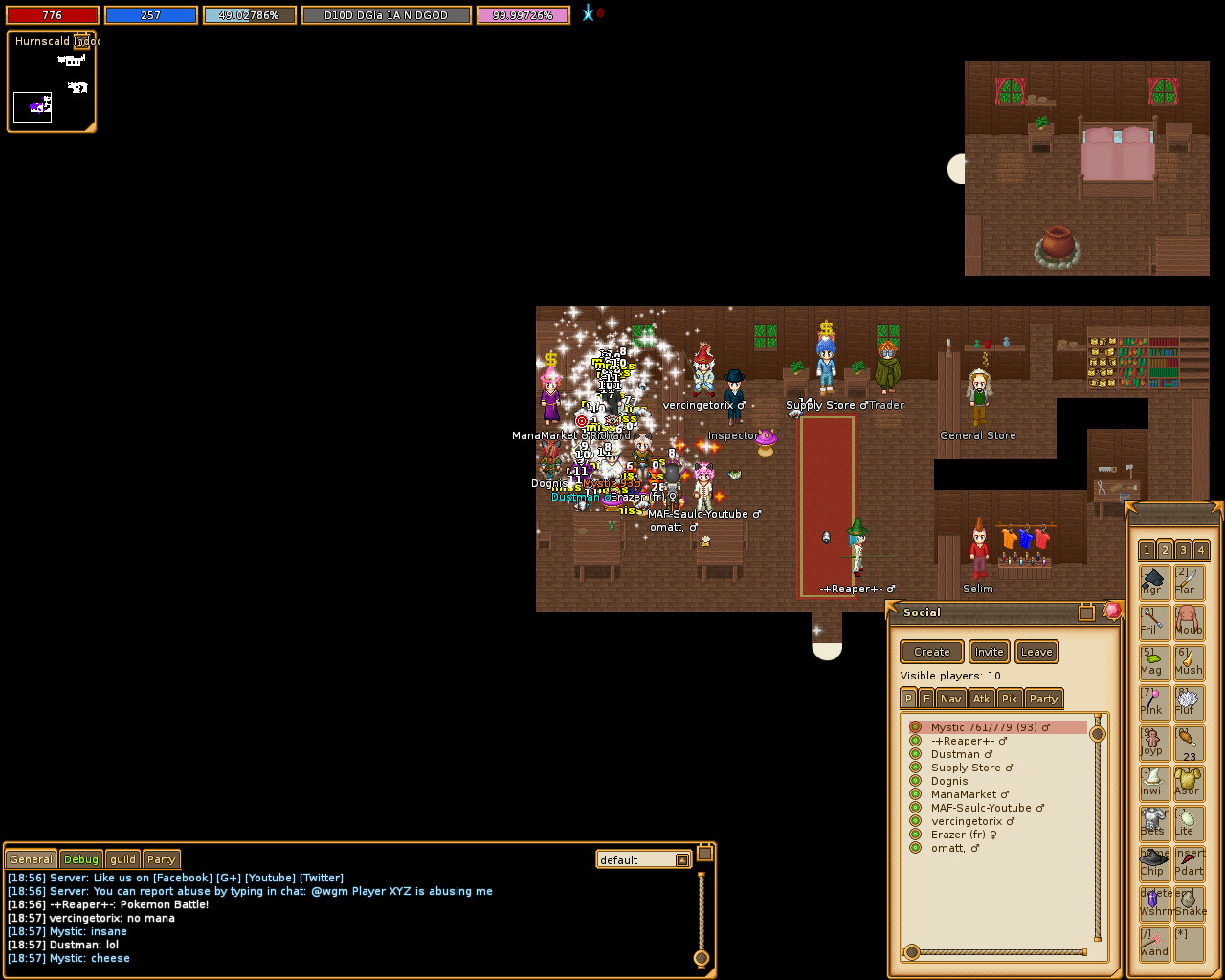Select the Snake item shortcut icon
The height and width of the screenshot is (980, 1225).
tap(1190, 902)
